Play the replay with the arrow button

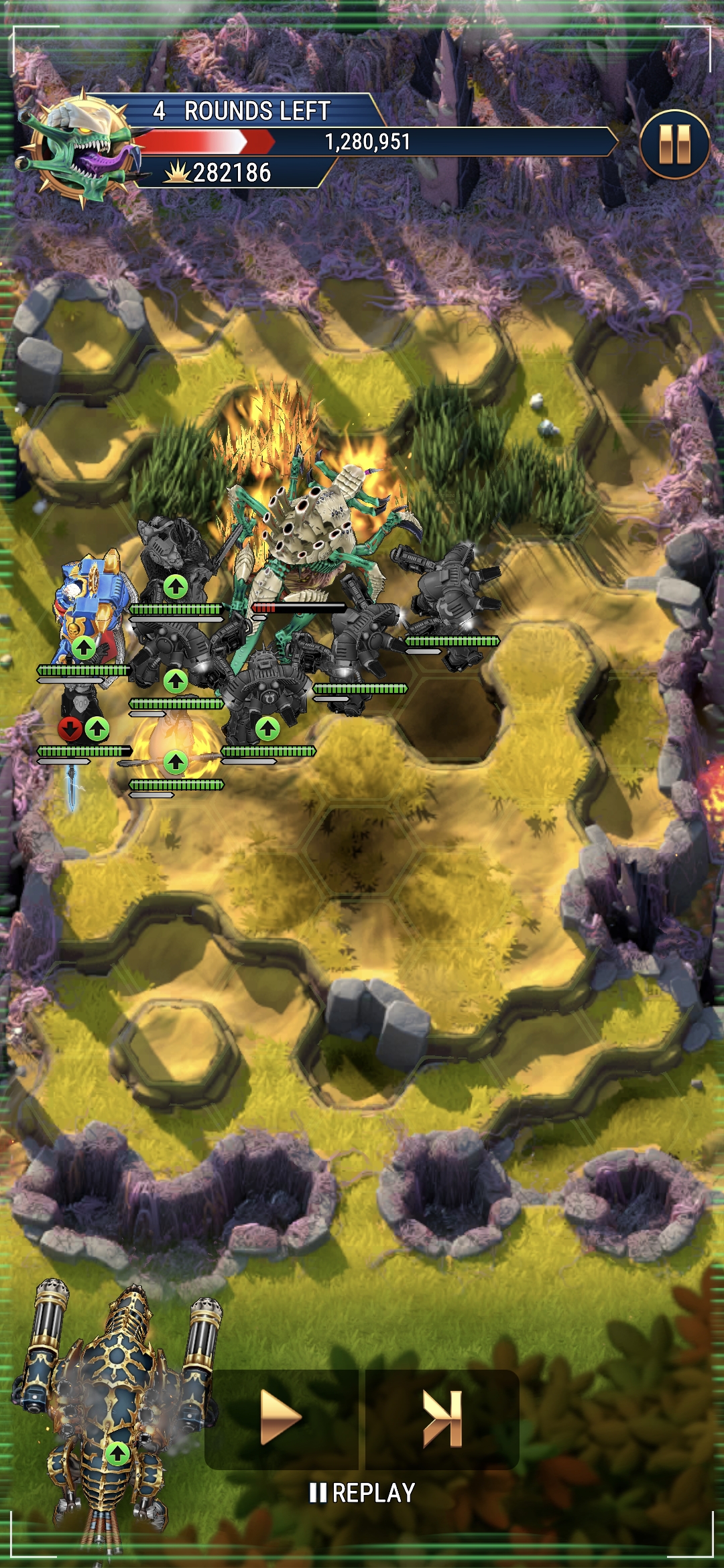[281, 1418]
